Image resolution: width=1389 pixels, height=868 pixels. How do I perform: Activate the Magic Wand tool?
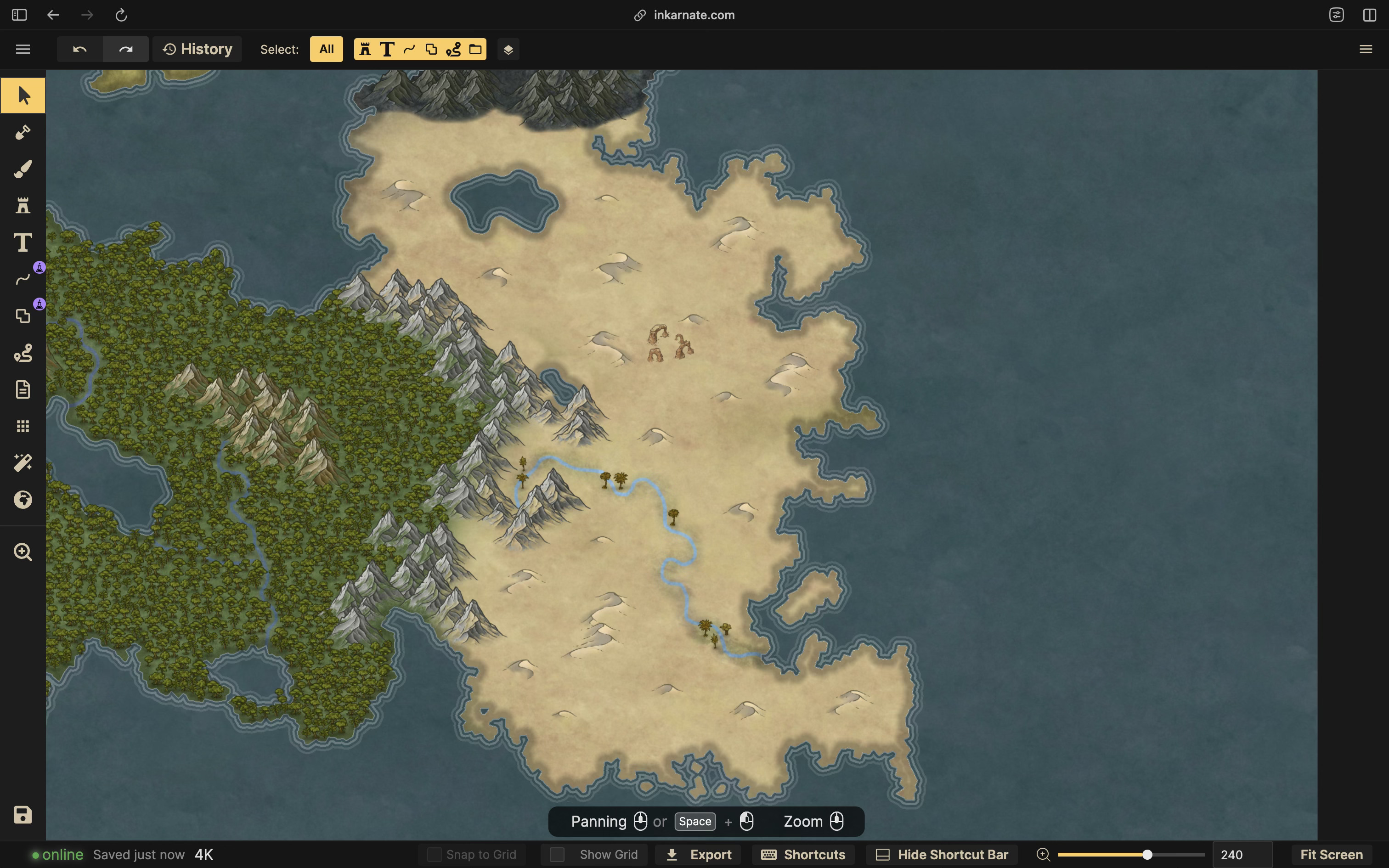[x=23, y=463]
